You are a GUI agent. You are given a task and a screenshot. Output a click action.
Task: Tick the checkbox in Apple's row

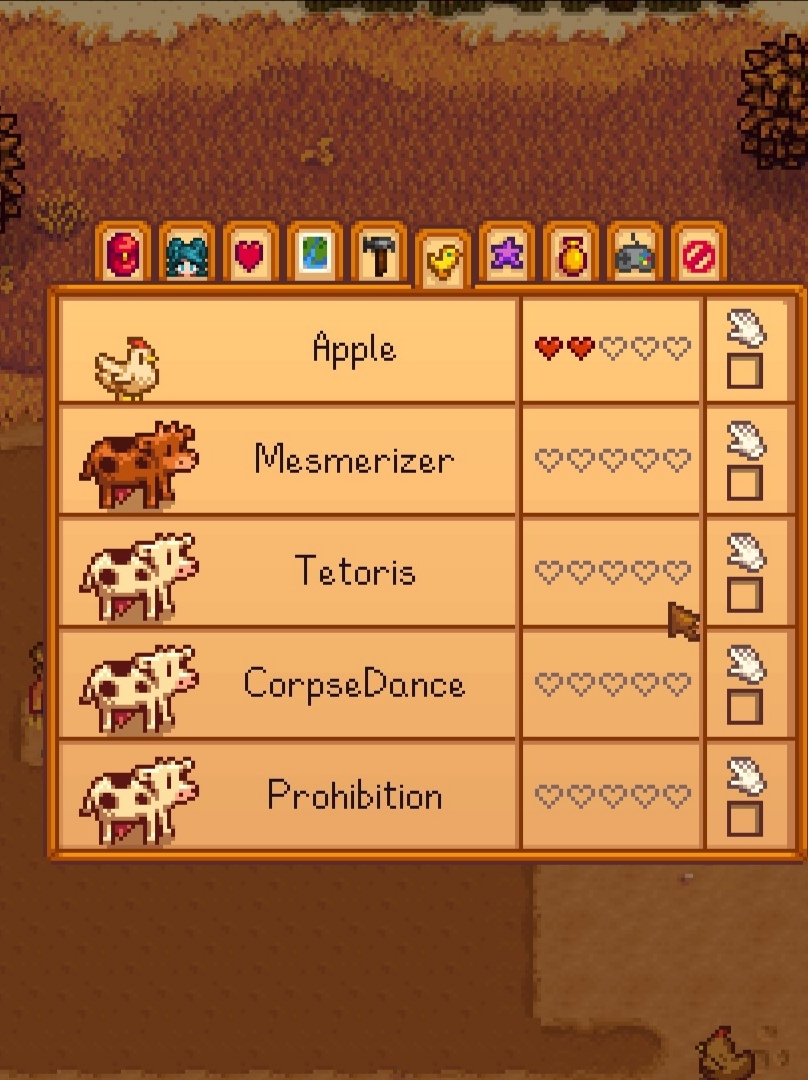coord(744,372)
